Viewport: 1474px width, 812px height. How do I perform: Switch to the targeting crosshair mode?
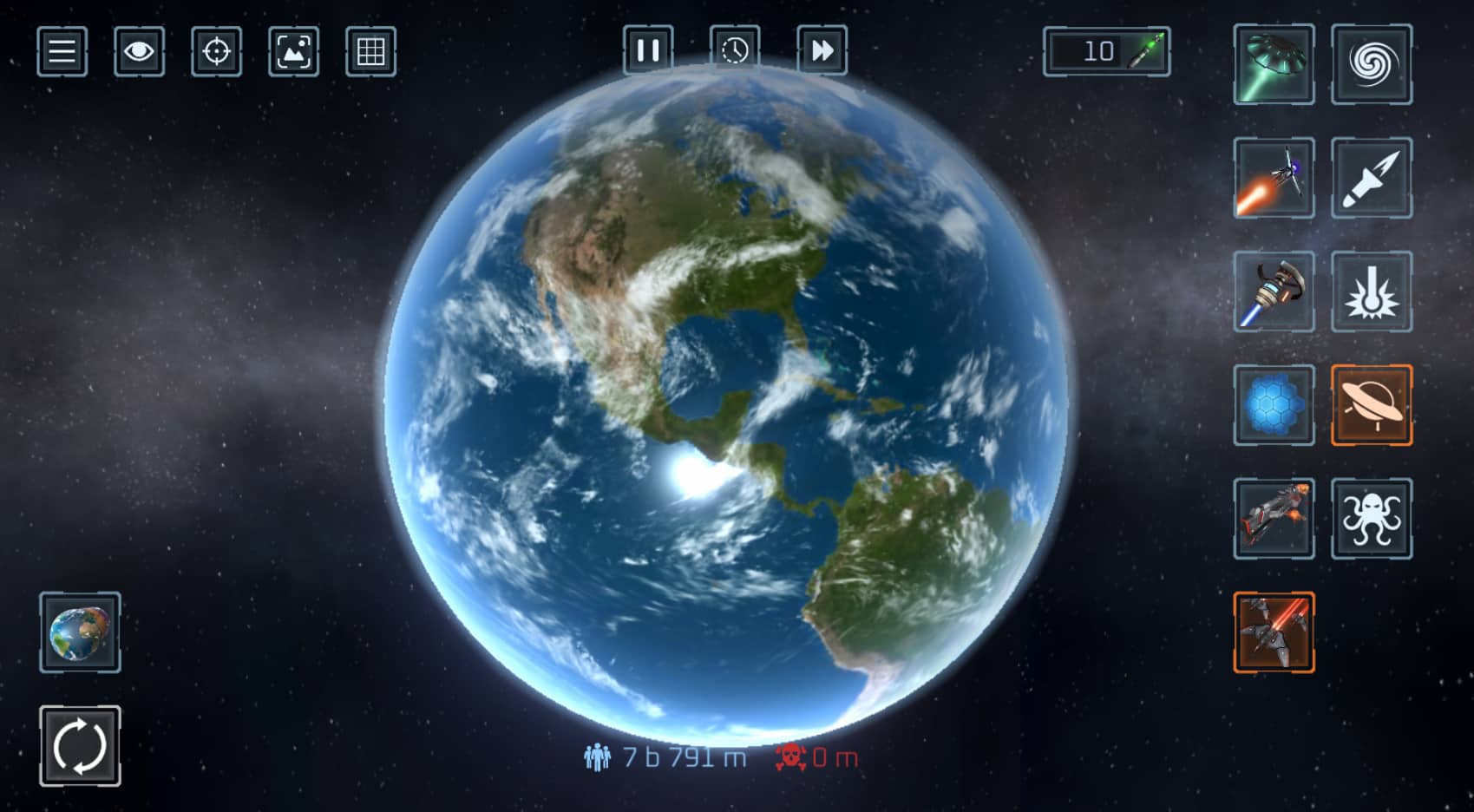[x=218, y=52]
